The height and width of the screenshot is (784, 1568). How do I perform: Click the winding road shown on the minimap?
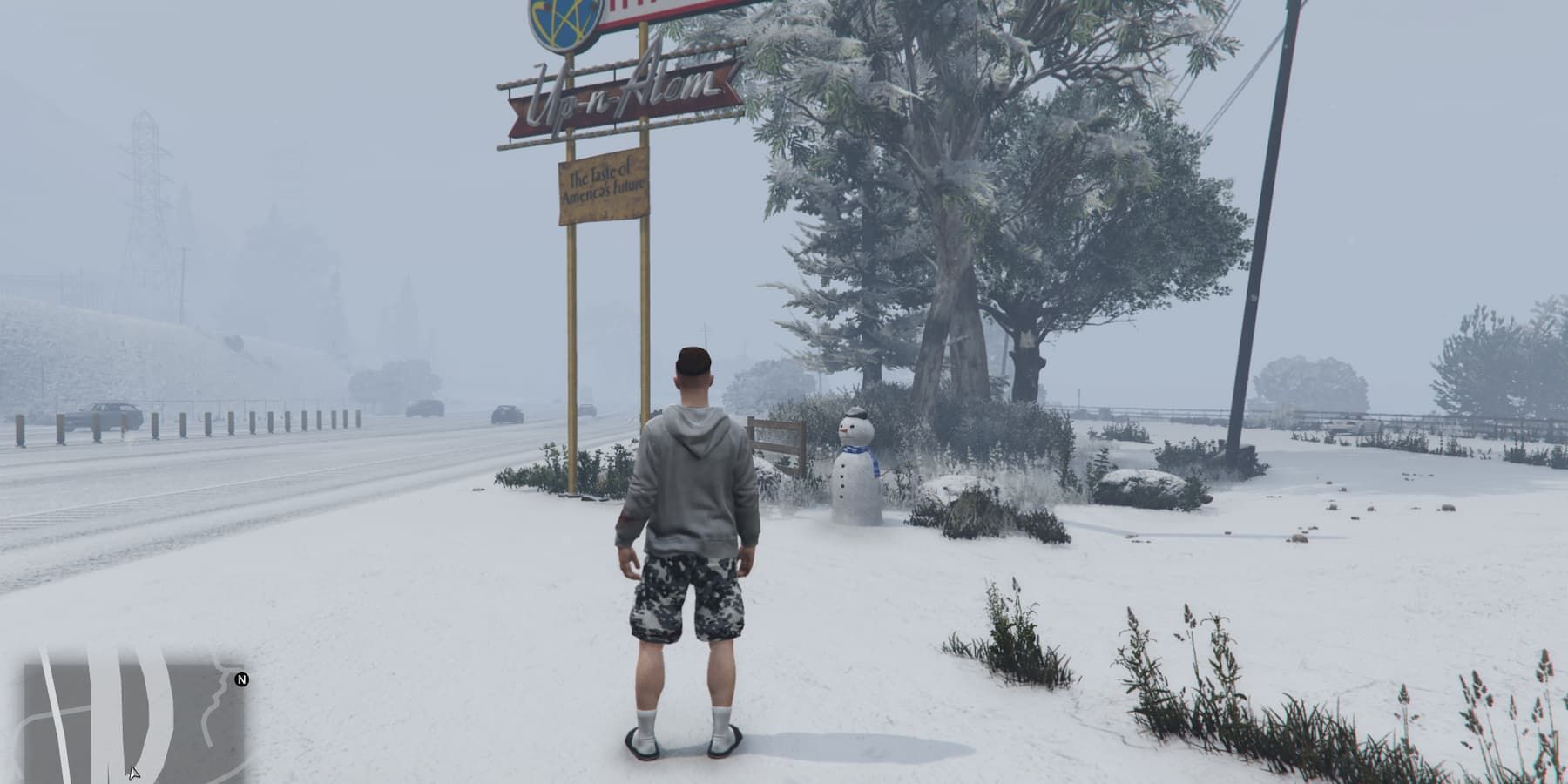(218, 701)
